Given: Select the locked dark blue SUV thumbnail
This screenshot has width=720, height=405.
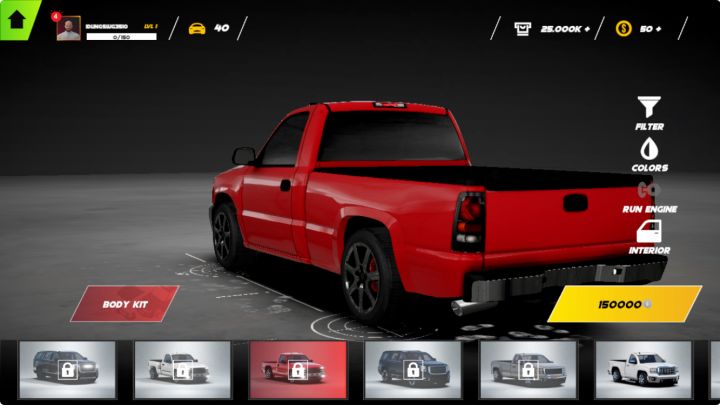Looking at the screenshot, I should tap(412, 370).
